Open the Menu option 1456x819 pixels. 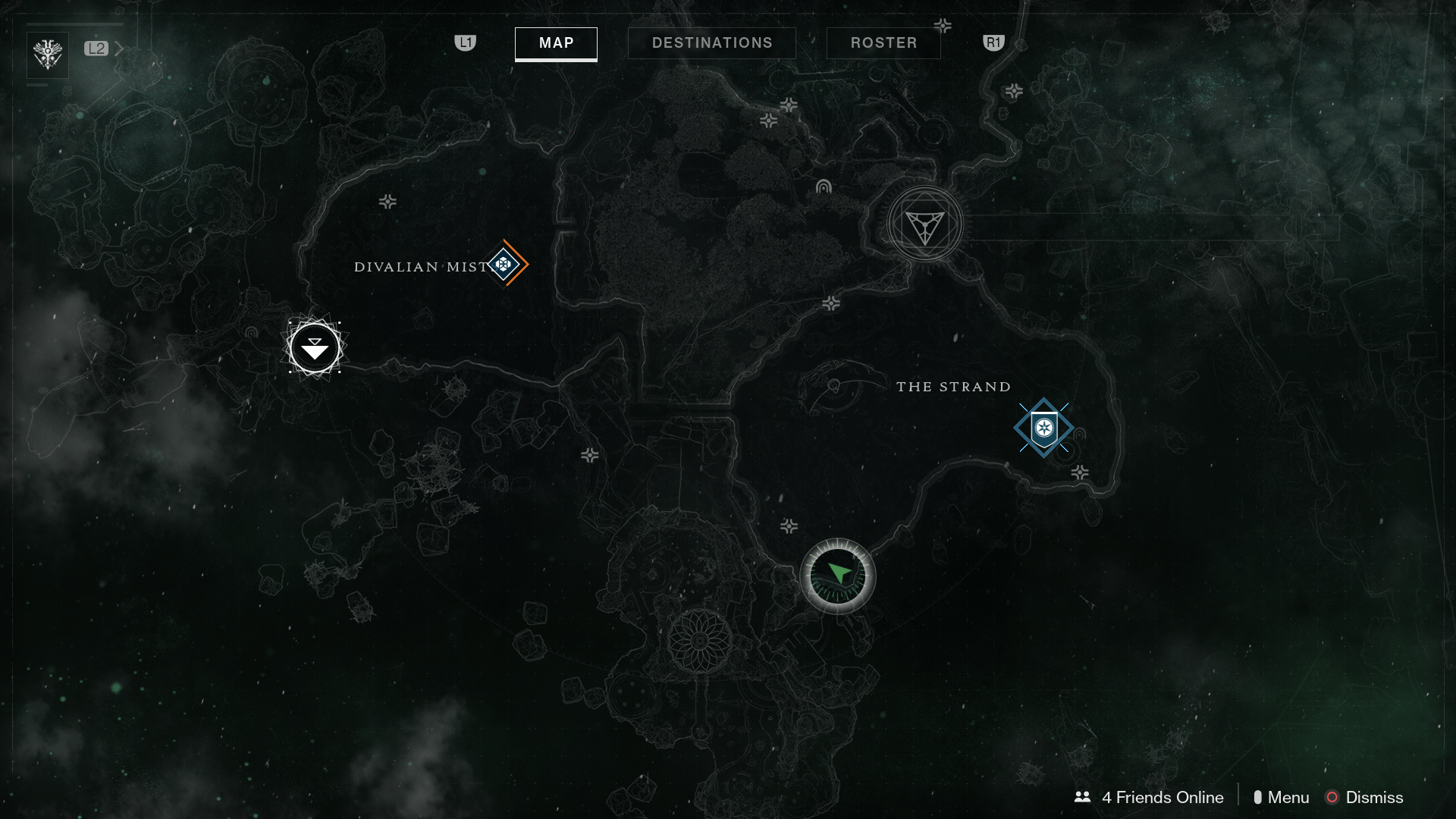(x=1285, y=797)
